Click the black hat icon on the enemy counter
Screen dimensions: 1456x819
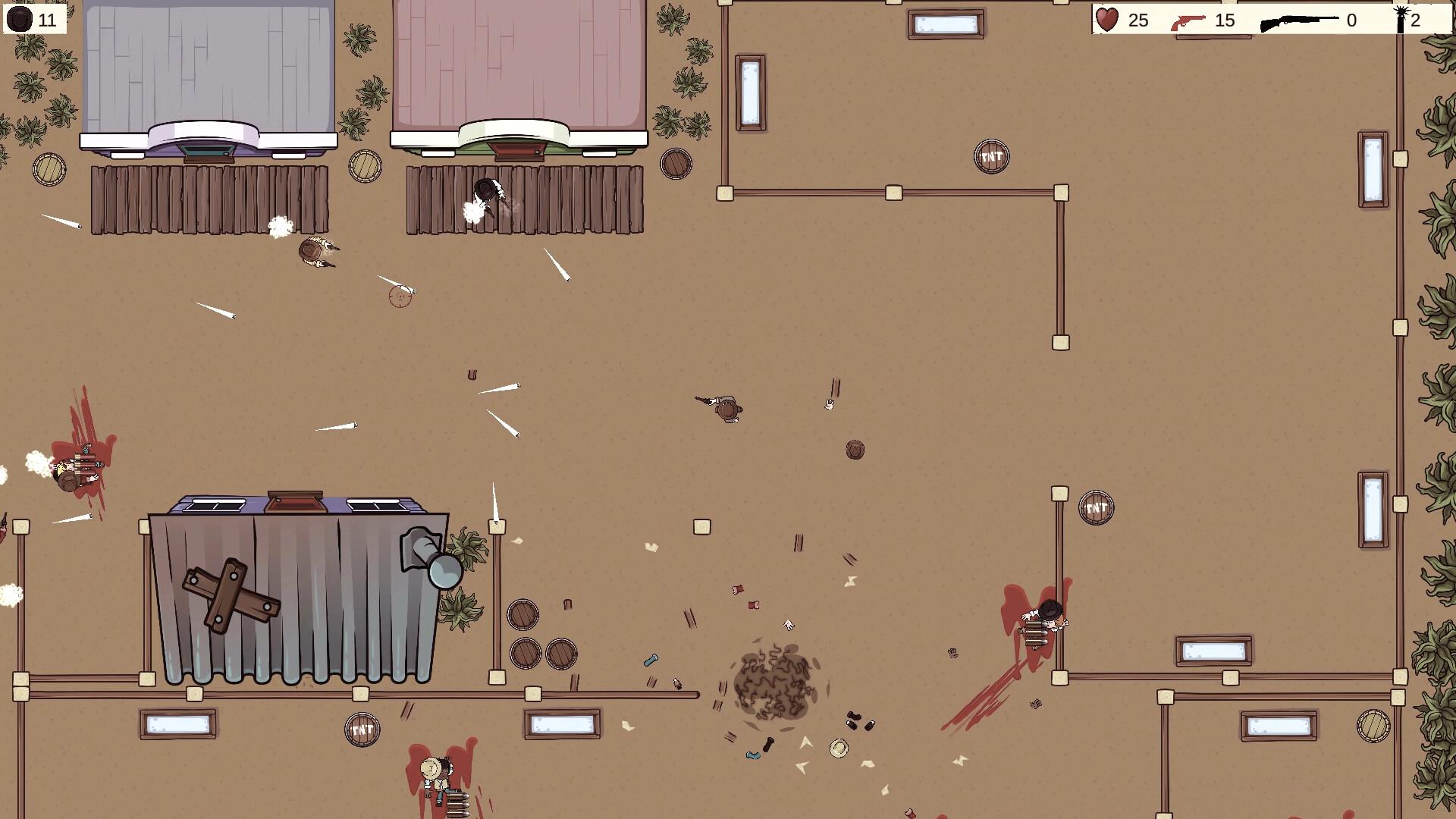click(19, 18)
